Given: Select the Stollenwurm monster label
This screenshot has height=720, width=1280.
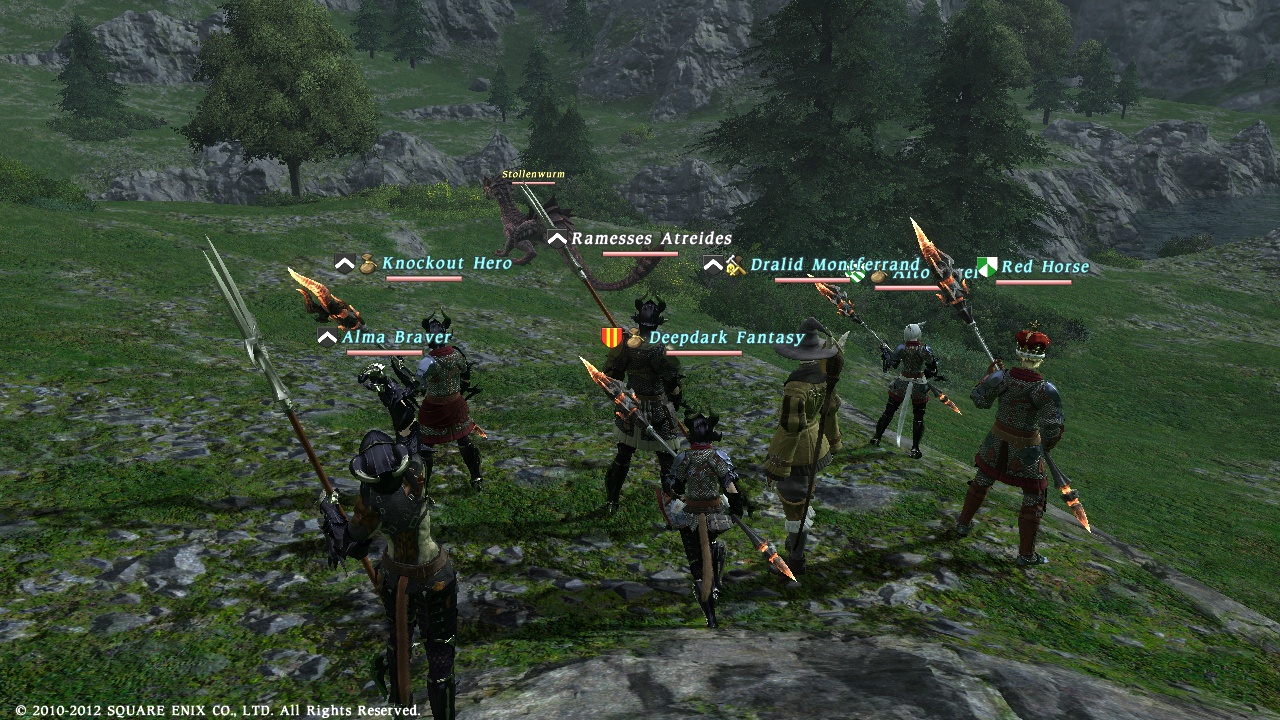Looking at the screenshot, I should pos(531,172).
